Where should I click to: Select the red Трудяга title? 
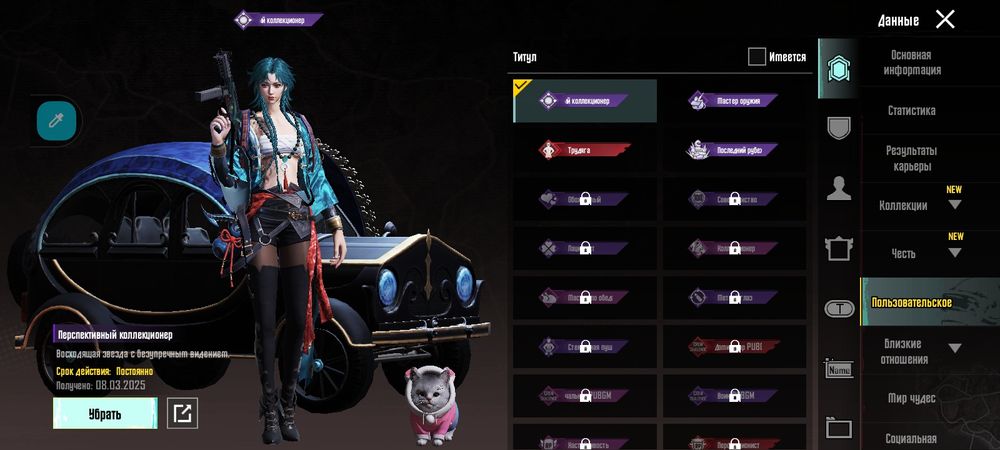click(585, 150)
